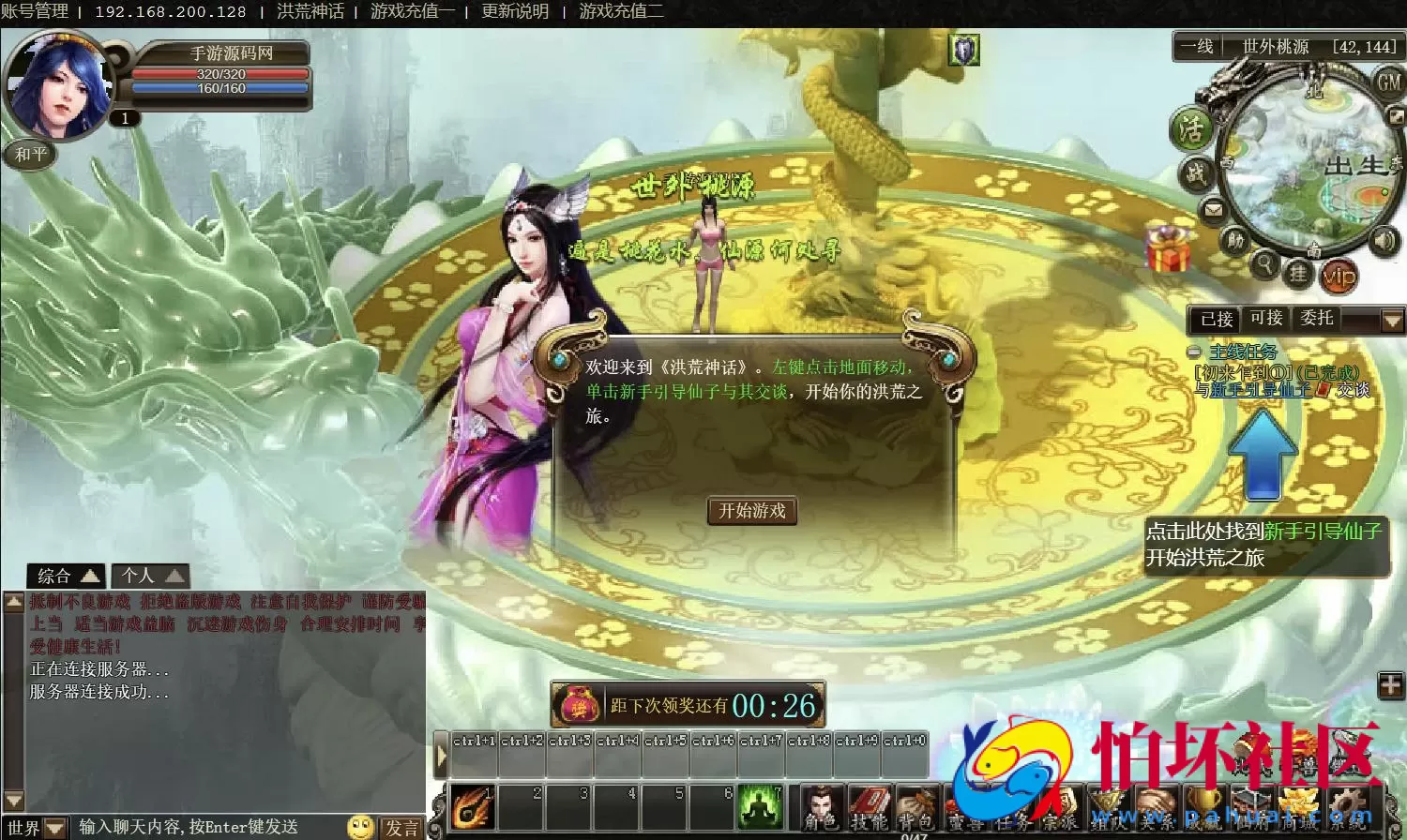Image resolution: width=1407 pixels, height=840 pixels.
Task: Click the 开始游戏 button
Action: [752, 512]
